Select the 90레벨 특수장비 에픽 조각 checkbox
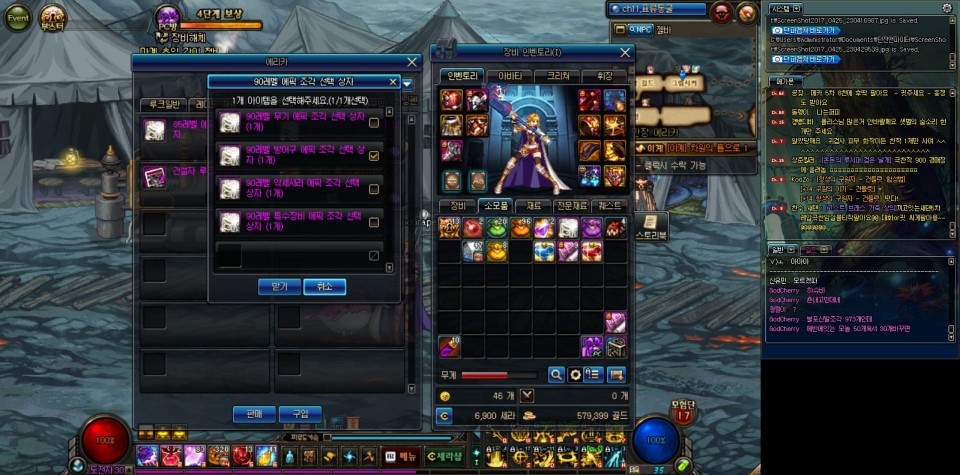 coord(374,222)
